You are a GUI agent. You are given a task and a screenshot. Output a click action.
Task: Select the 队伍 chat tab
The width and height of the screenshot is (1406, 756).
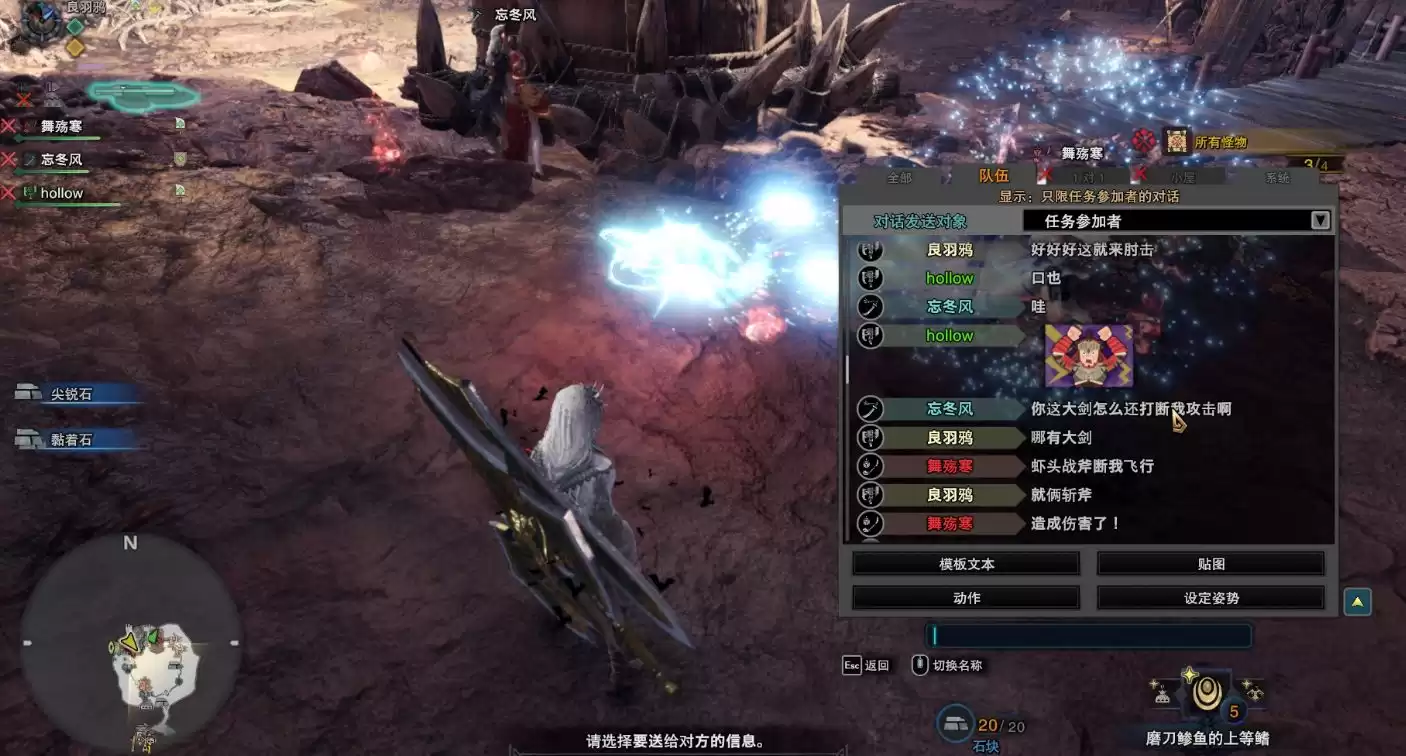(x=993, y=176)
